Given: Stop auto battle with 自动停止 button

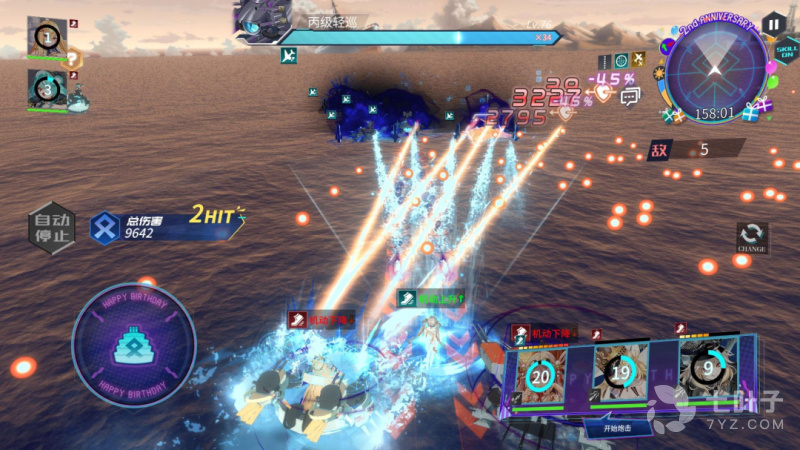Looking at the screenshot, I should (x=51, y=228).
